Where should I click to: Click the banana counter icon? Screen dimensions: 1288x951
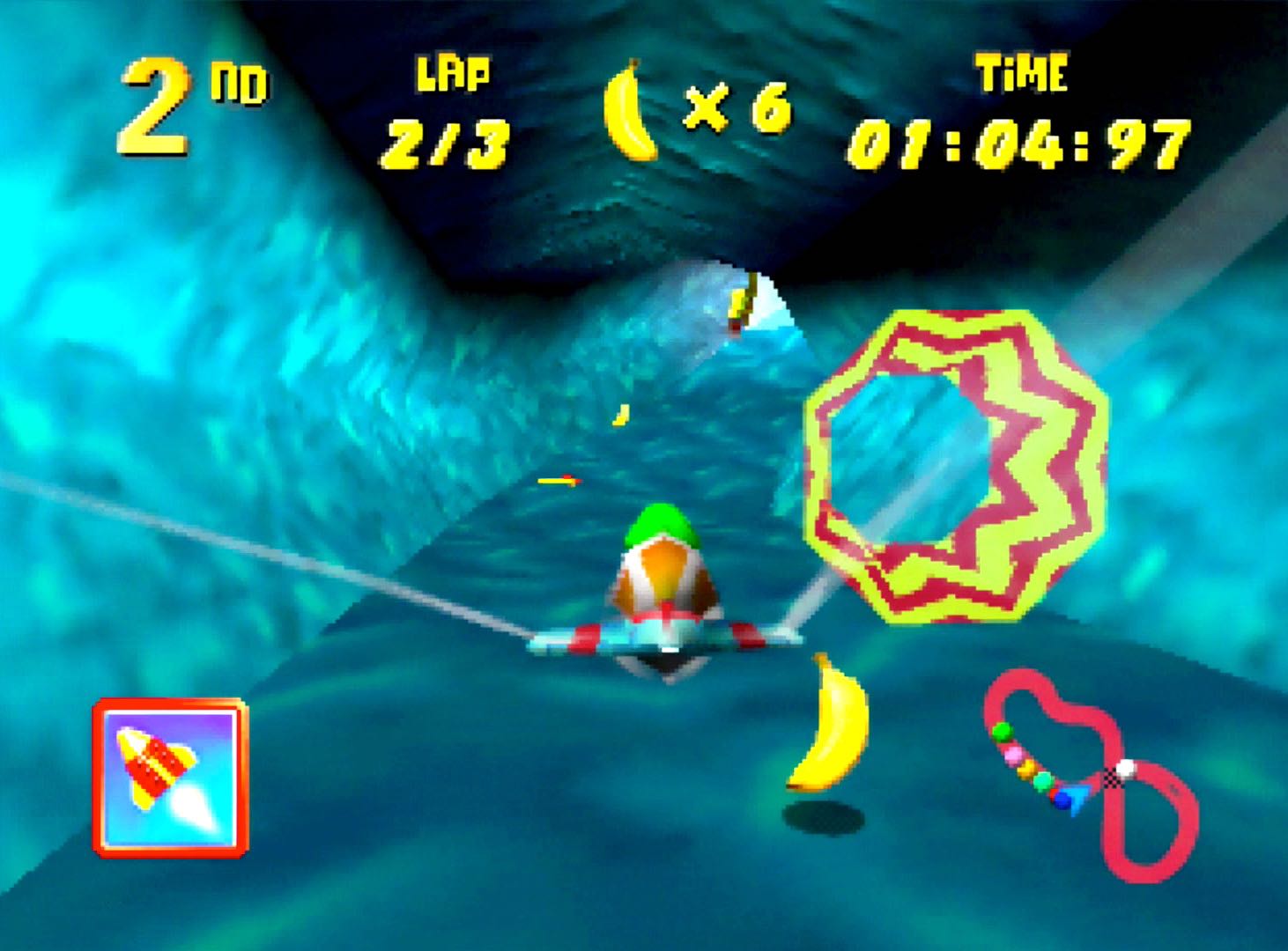click(x=631, y=112)
